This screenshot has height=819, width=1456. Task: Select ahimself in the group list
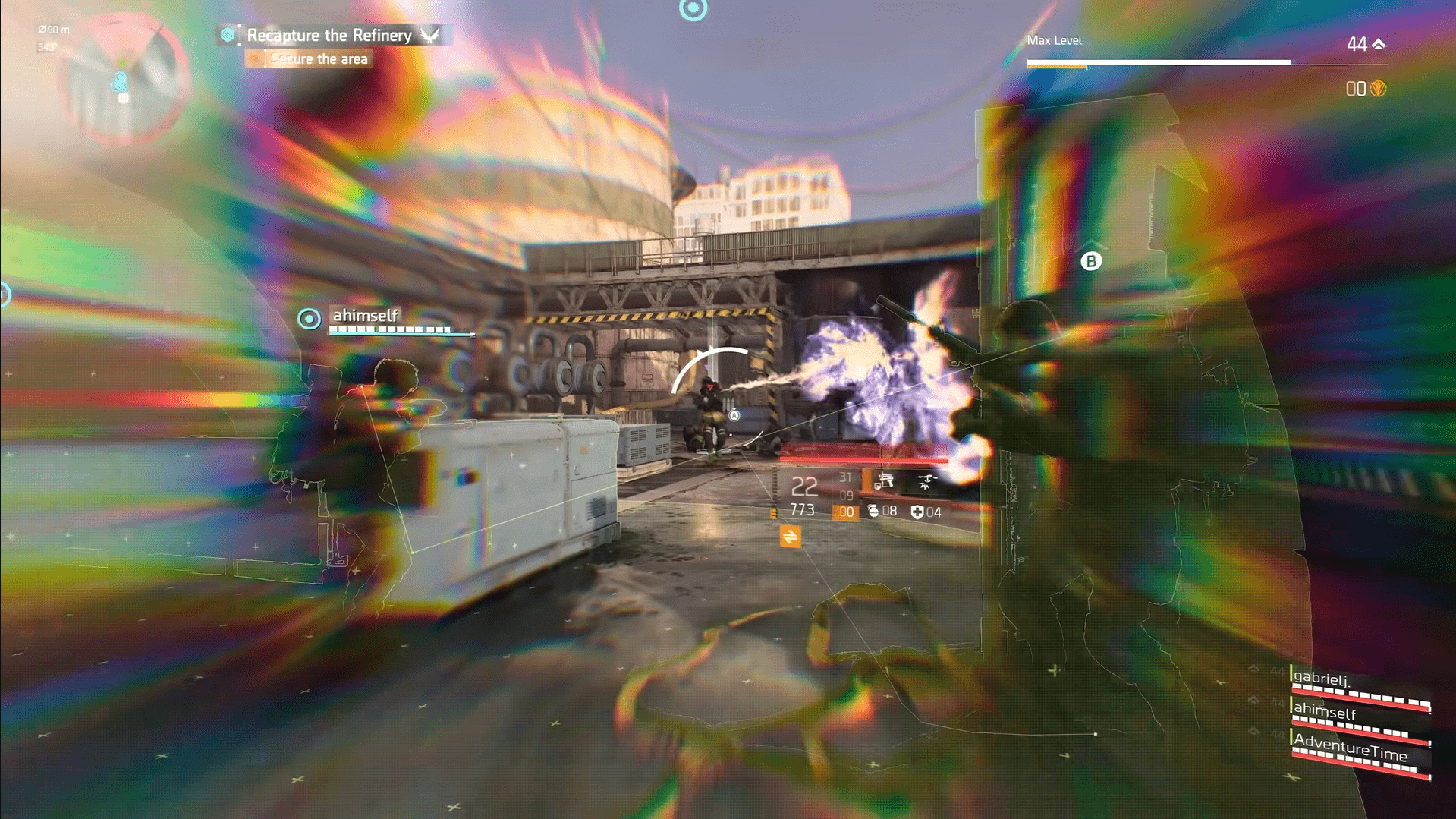coord(1325,711)
